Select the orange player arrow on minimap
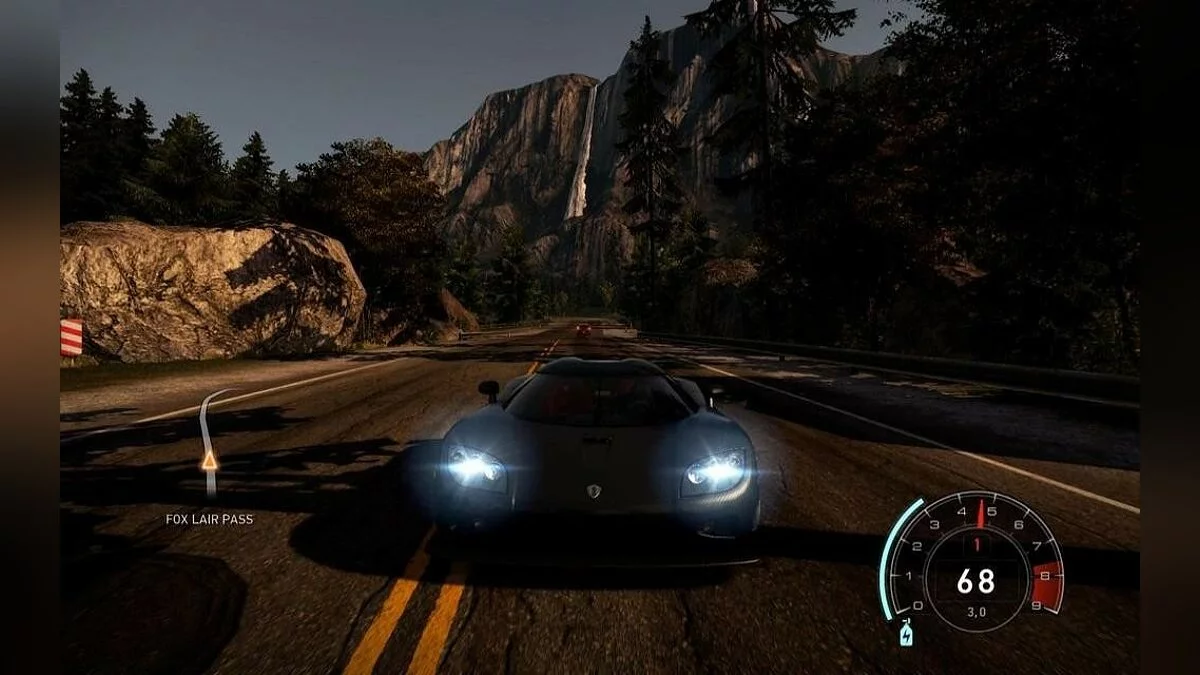Image resolution: width=1200 pixels, height=675 pixels. (x=209, y=460)
